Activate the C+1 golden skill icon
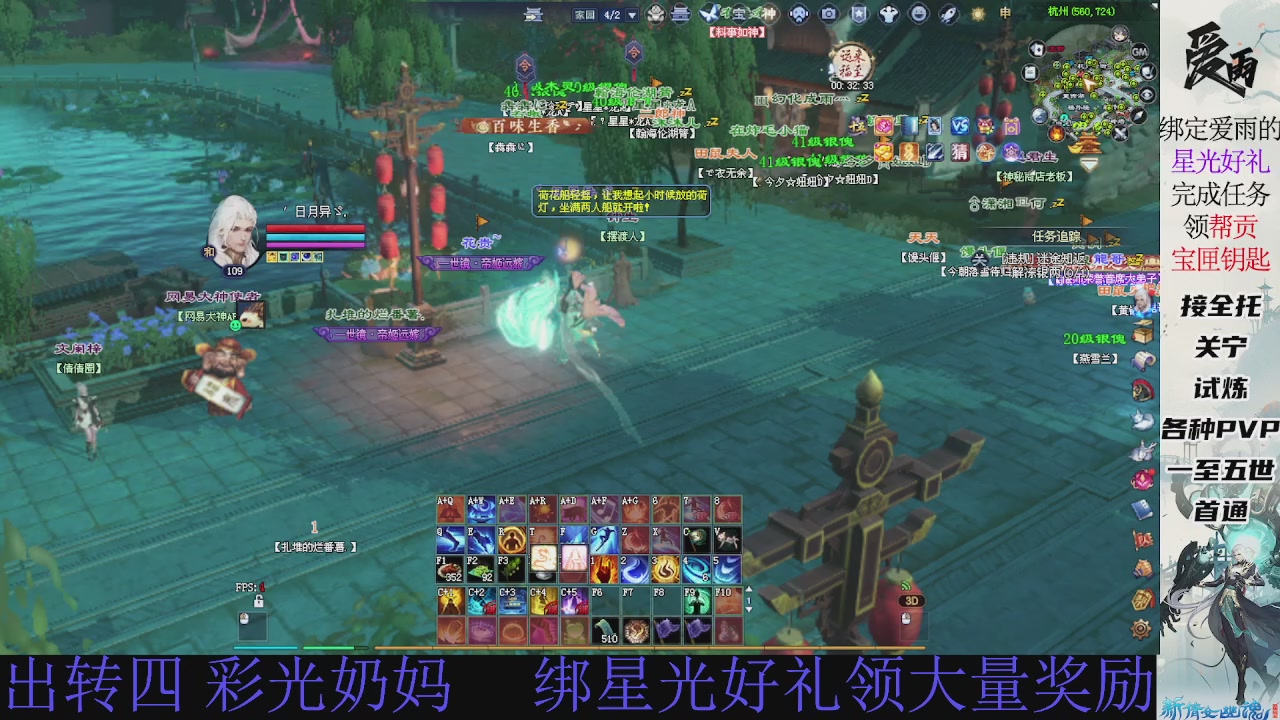Image resolution: width=1280 pixels, height=720 pixels. tap(450, 599)
